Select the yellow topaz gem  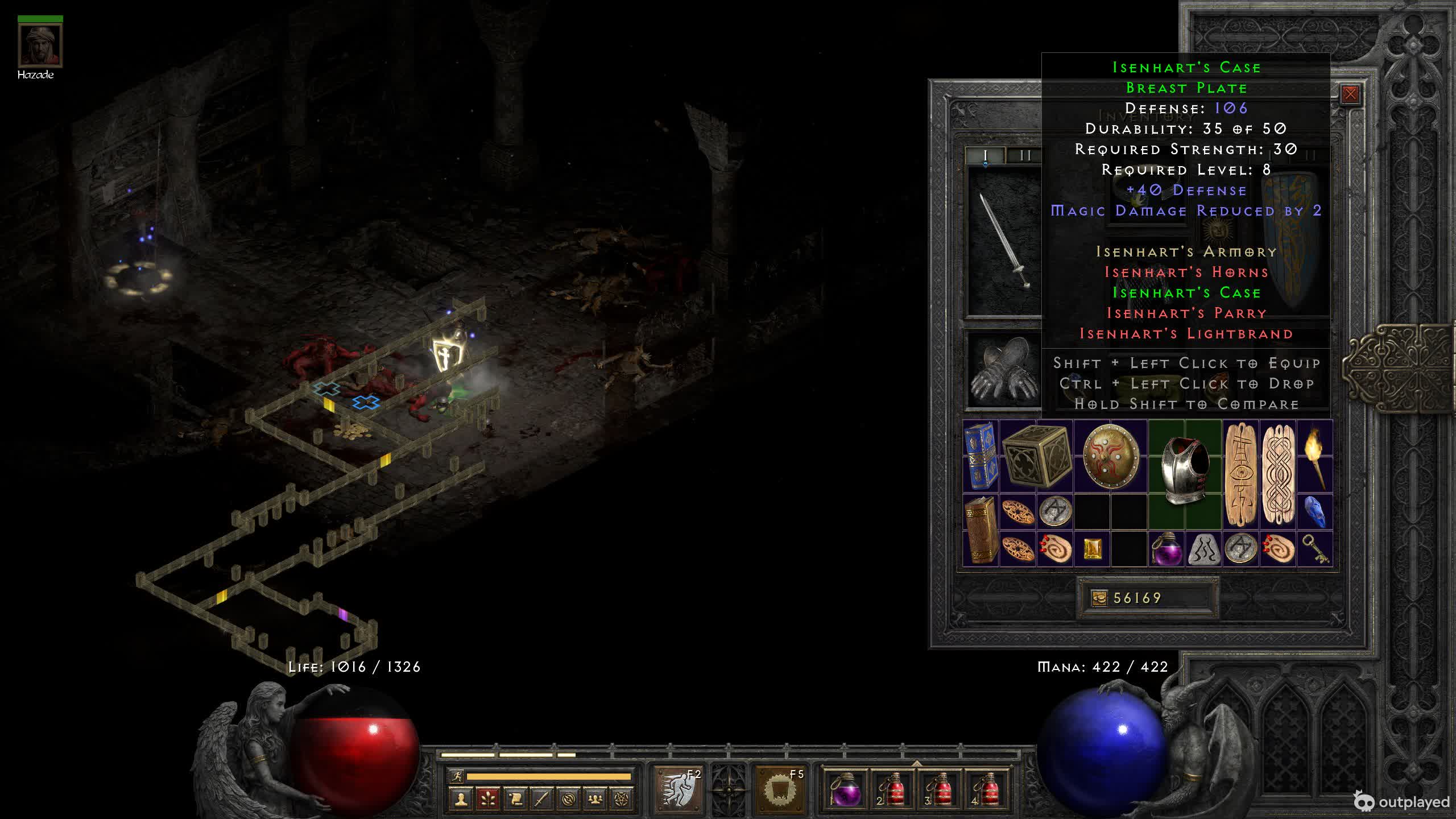1092,549
